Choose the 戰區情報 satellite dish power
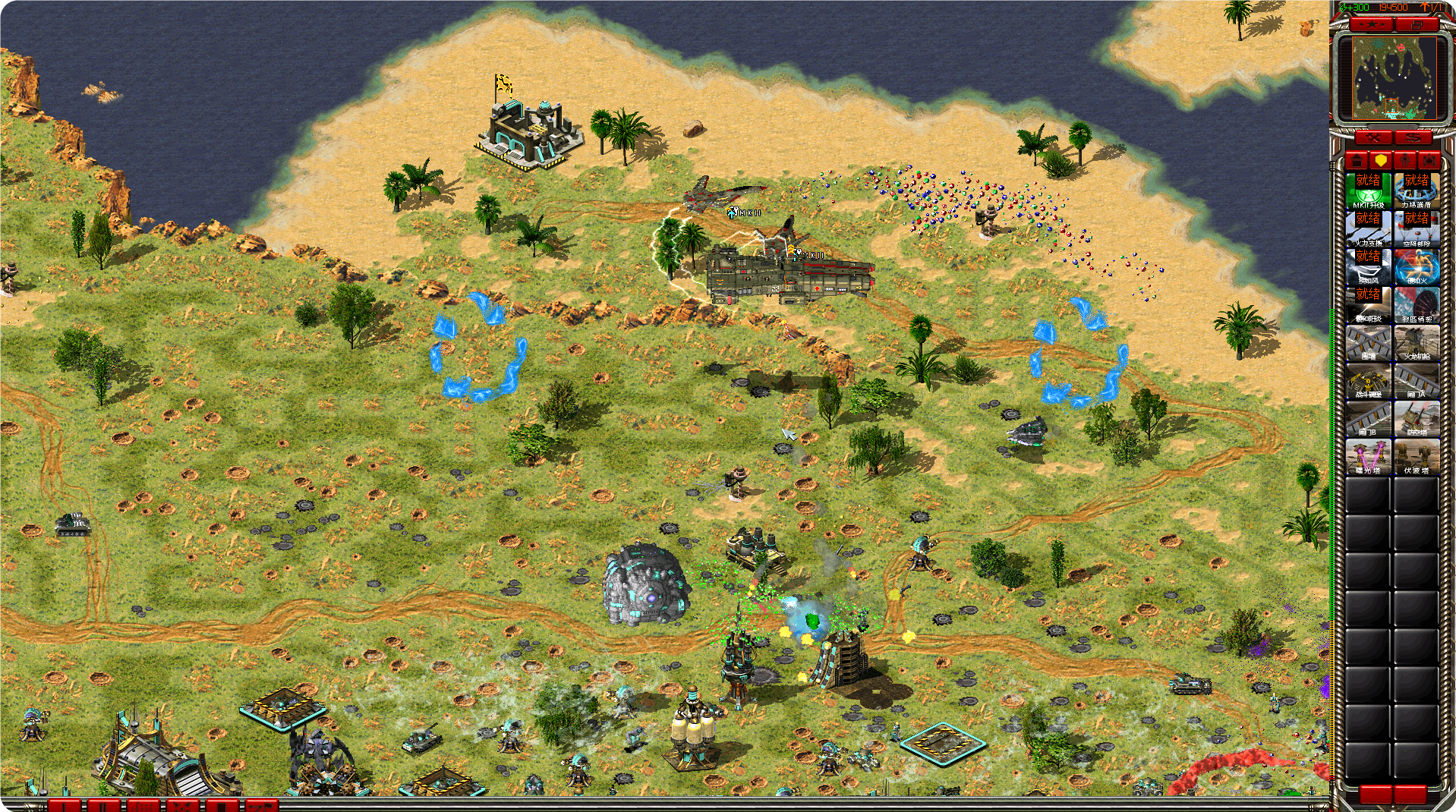The width and height of the screenshot is (1456, 812). coord(1416,304)
